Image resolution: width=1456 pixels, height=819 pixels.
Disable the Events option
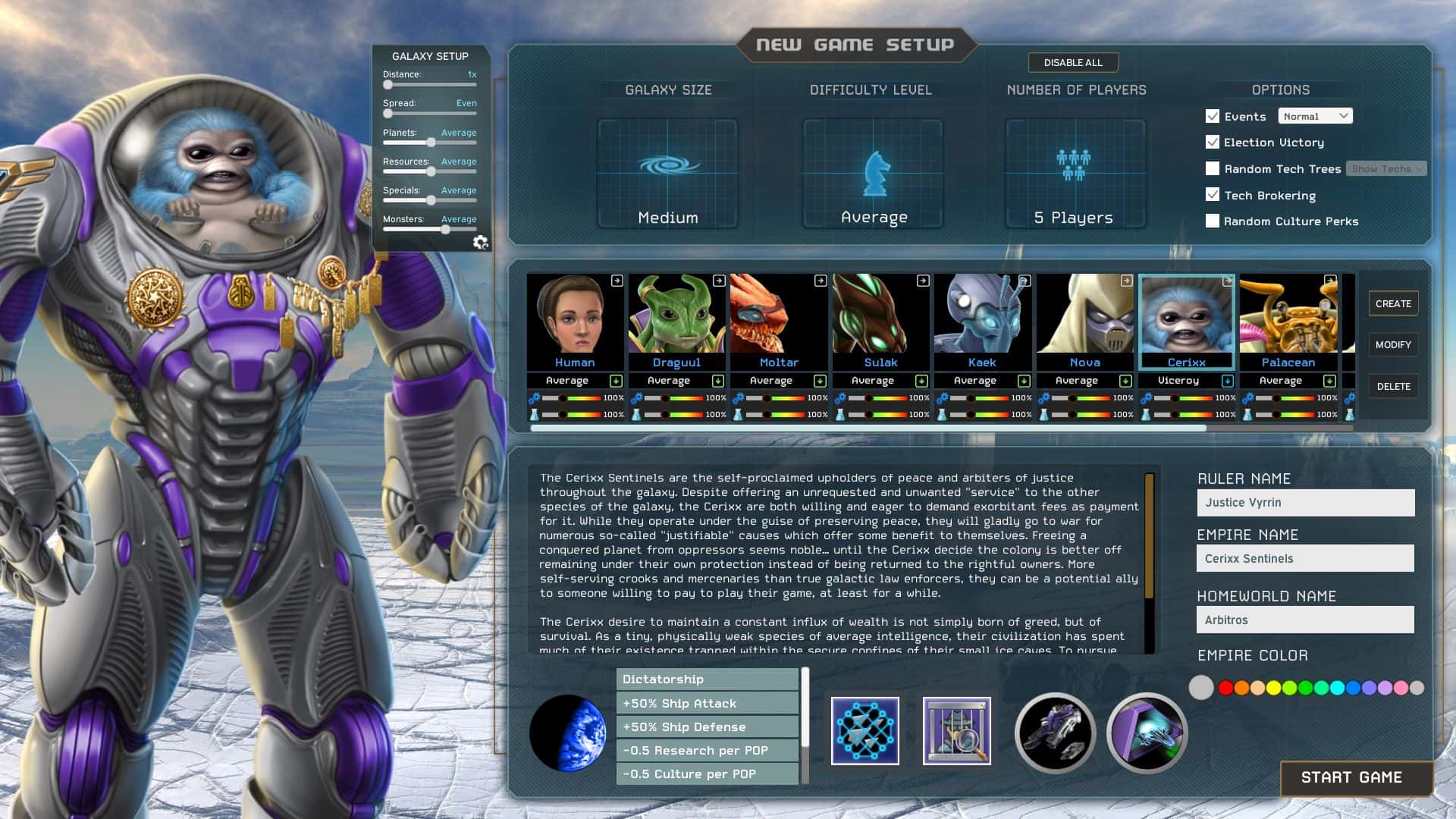pyautogui.click(x=1212, y=116)
